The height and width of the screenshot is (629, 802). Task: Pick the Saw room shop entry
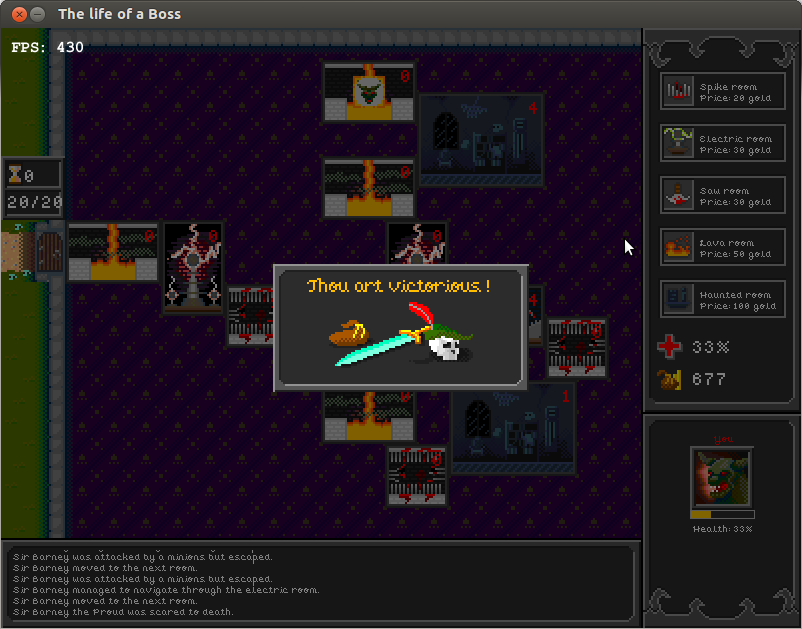coord(723,195)
